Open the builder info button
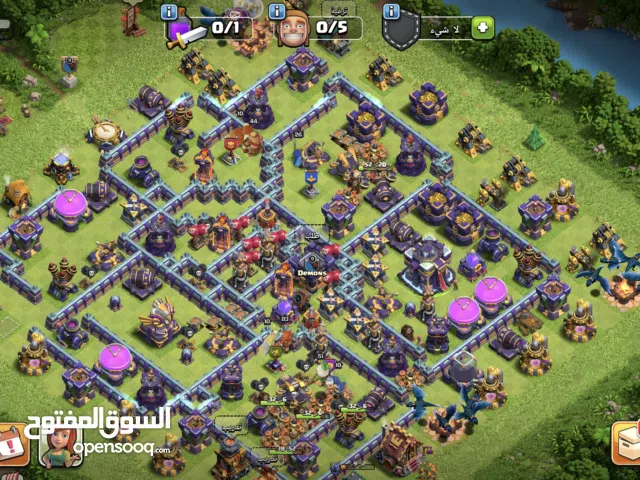Viewport: 640px width, 480px height. point(278,11)
